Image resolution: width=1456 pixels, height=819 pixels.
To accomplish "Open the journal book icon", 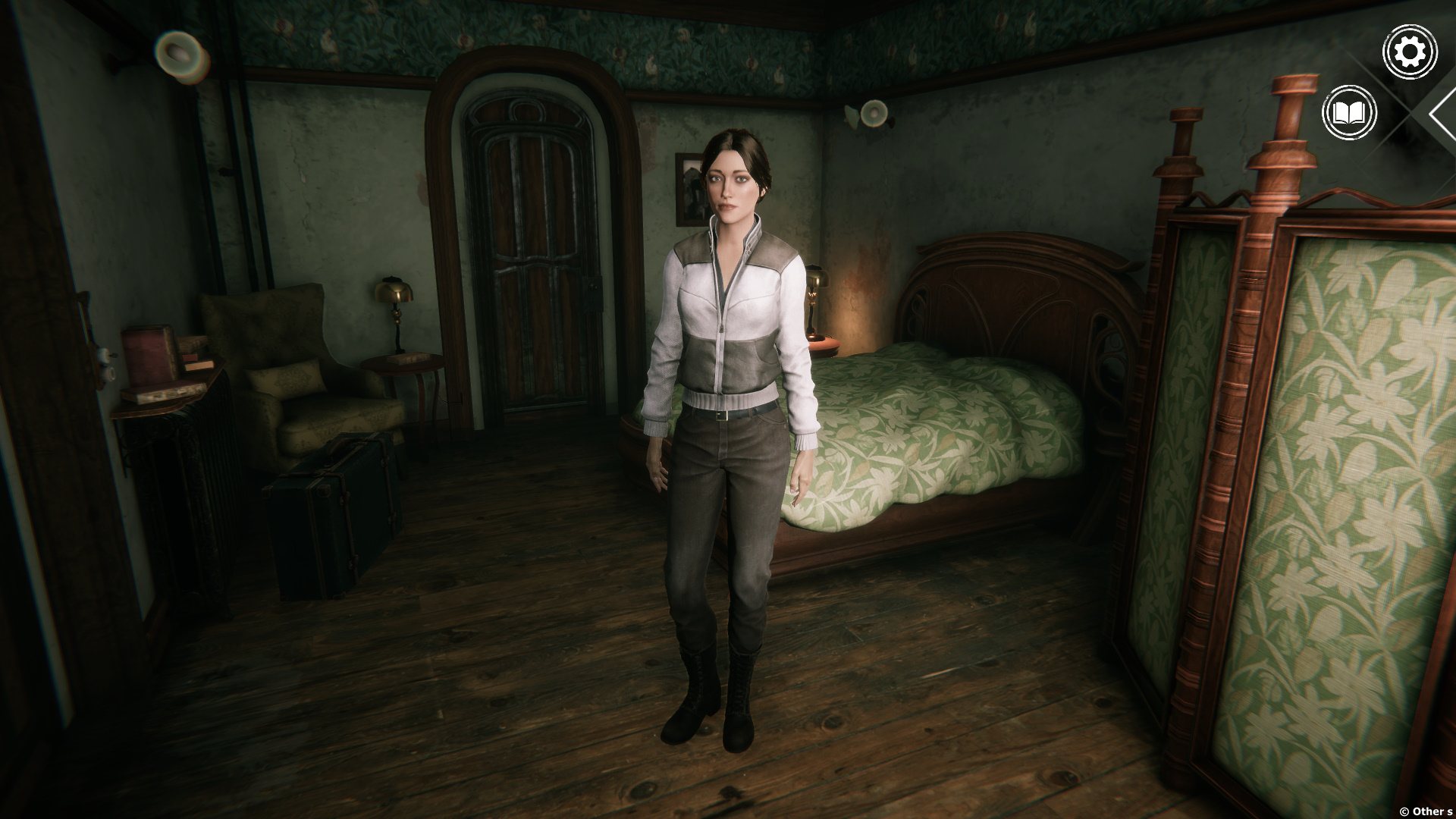I will click(x=1349, y=114).
